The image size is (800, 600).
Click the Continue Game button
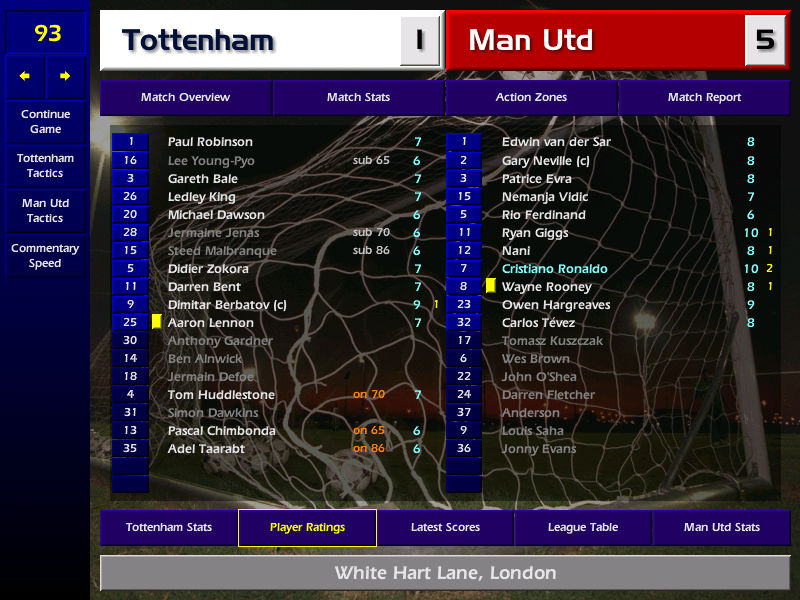tap(45, 122)
